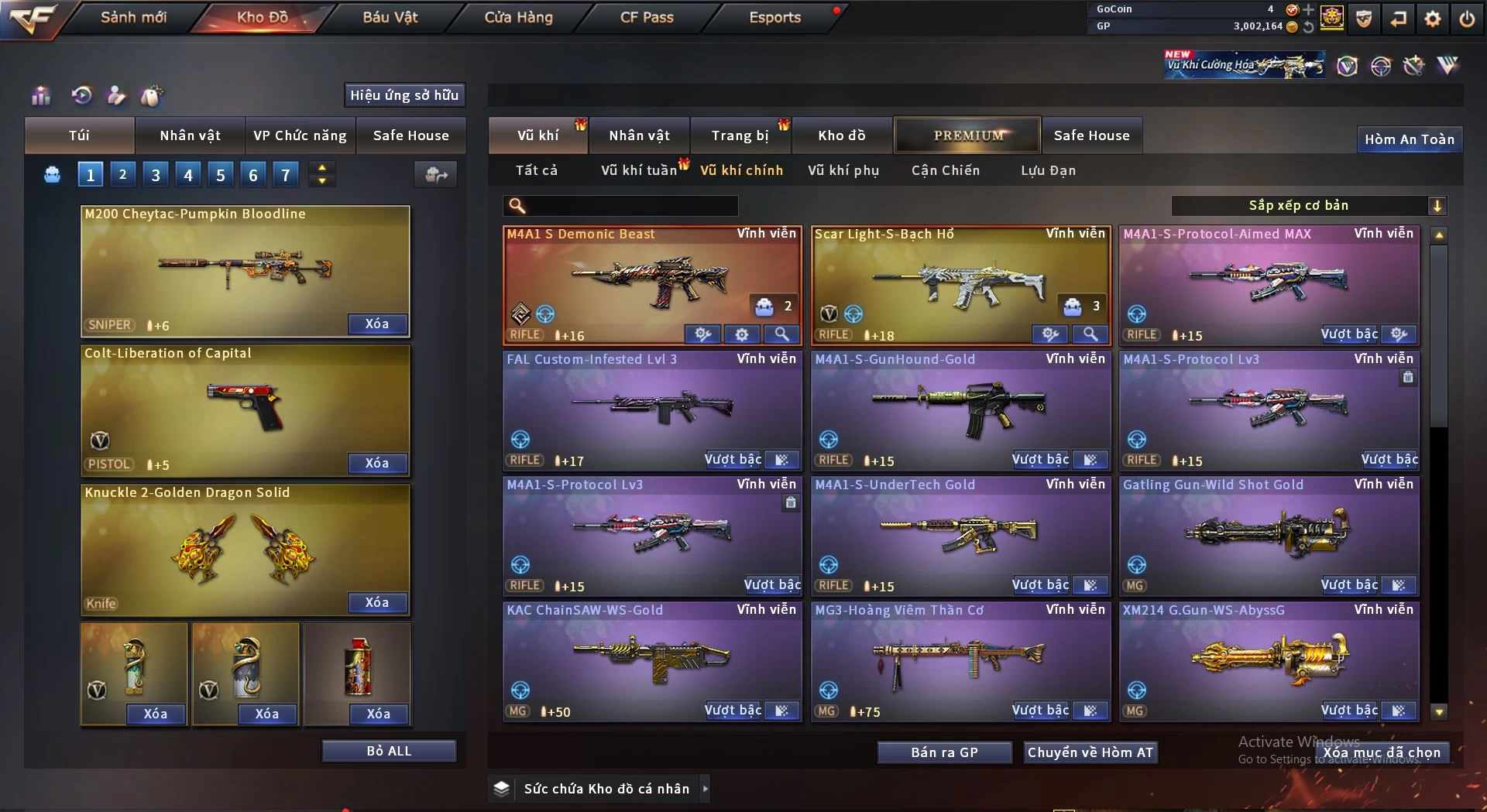This screenshot has width=1487, height=812.
Task: Switch to Trang bị tab
Action: tap(740, 135)
